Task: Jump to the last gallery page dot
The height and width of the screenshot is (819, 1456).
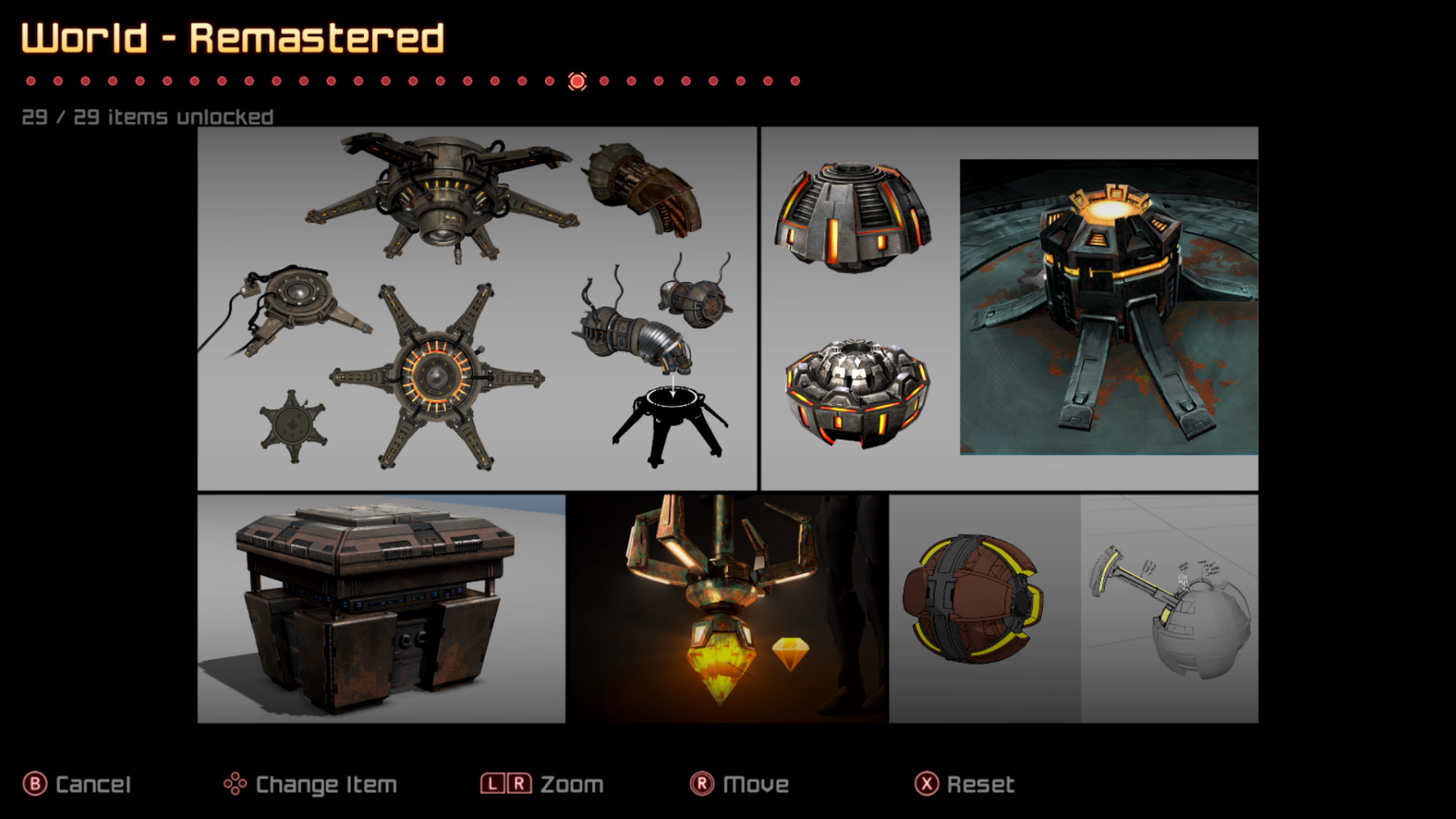Action: [795, 81]
